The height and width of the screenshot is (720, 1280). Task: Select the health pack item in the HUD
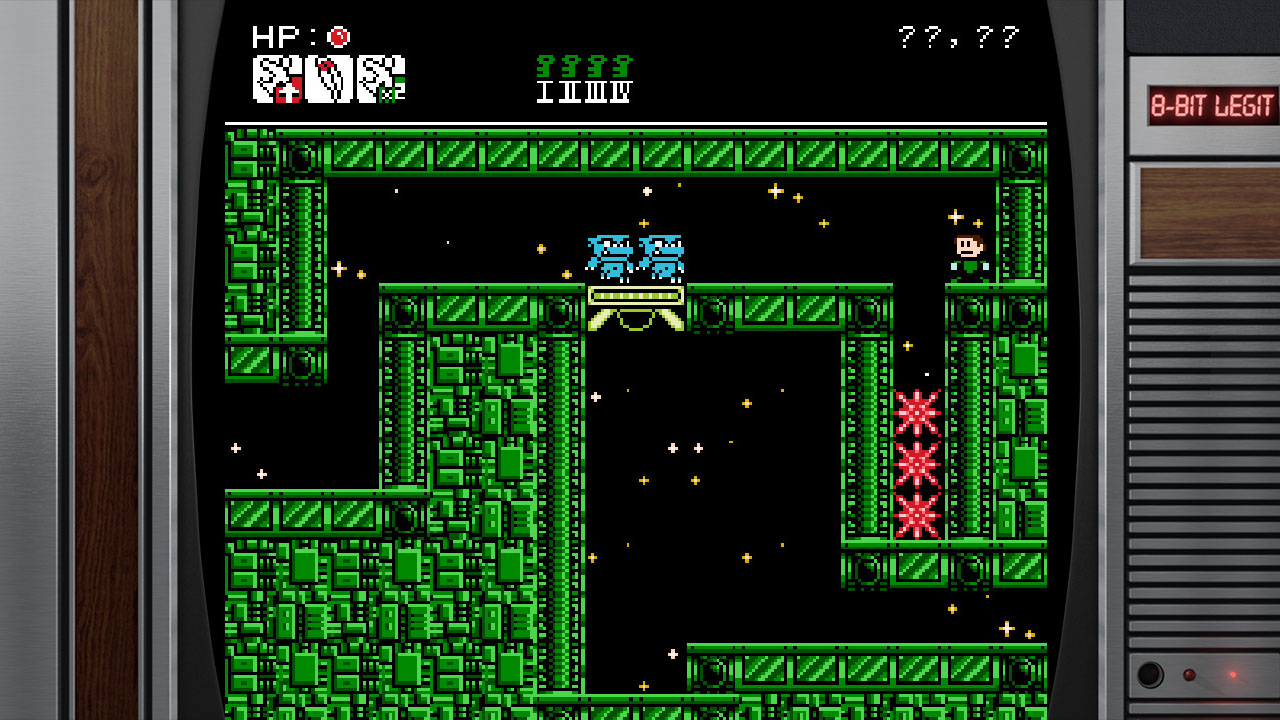[278, 79]
